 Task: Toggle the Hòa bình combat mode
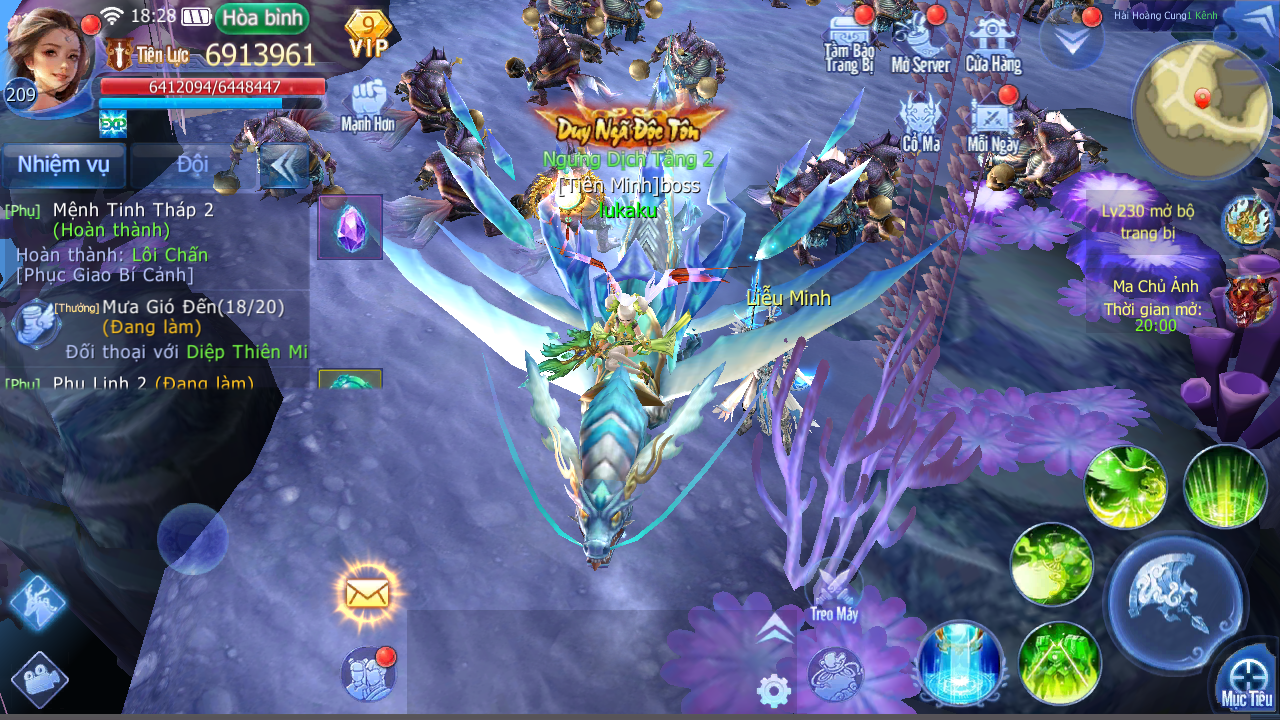pyautogui.click(x=262, y=18)
